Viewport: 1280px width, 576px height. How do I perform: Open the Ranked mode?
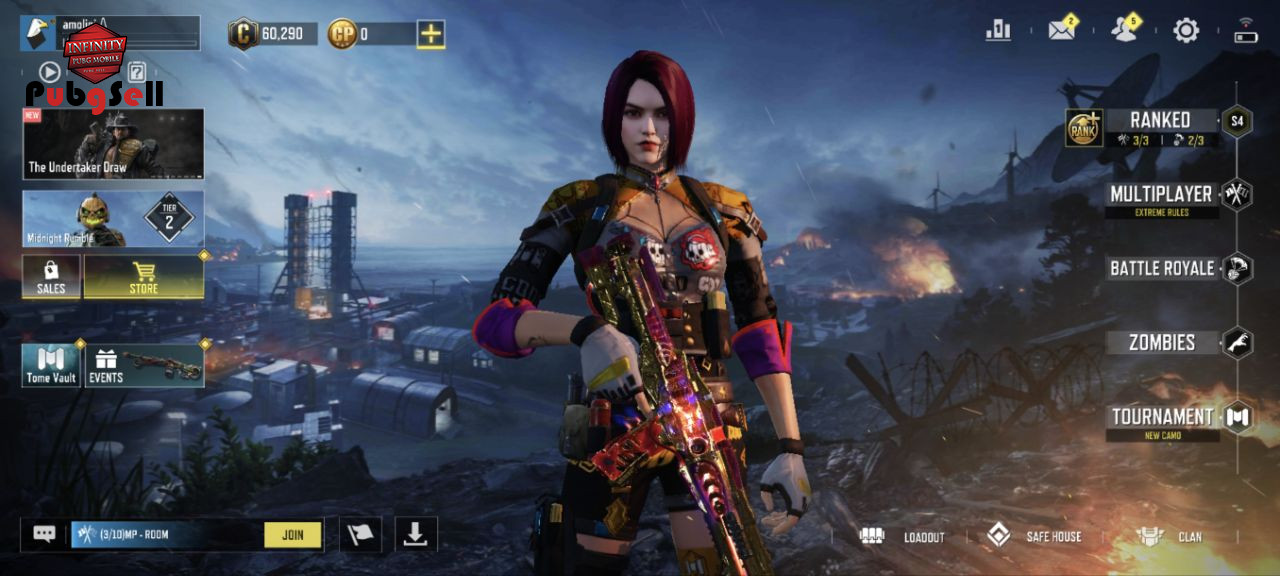pos(1159,121)
